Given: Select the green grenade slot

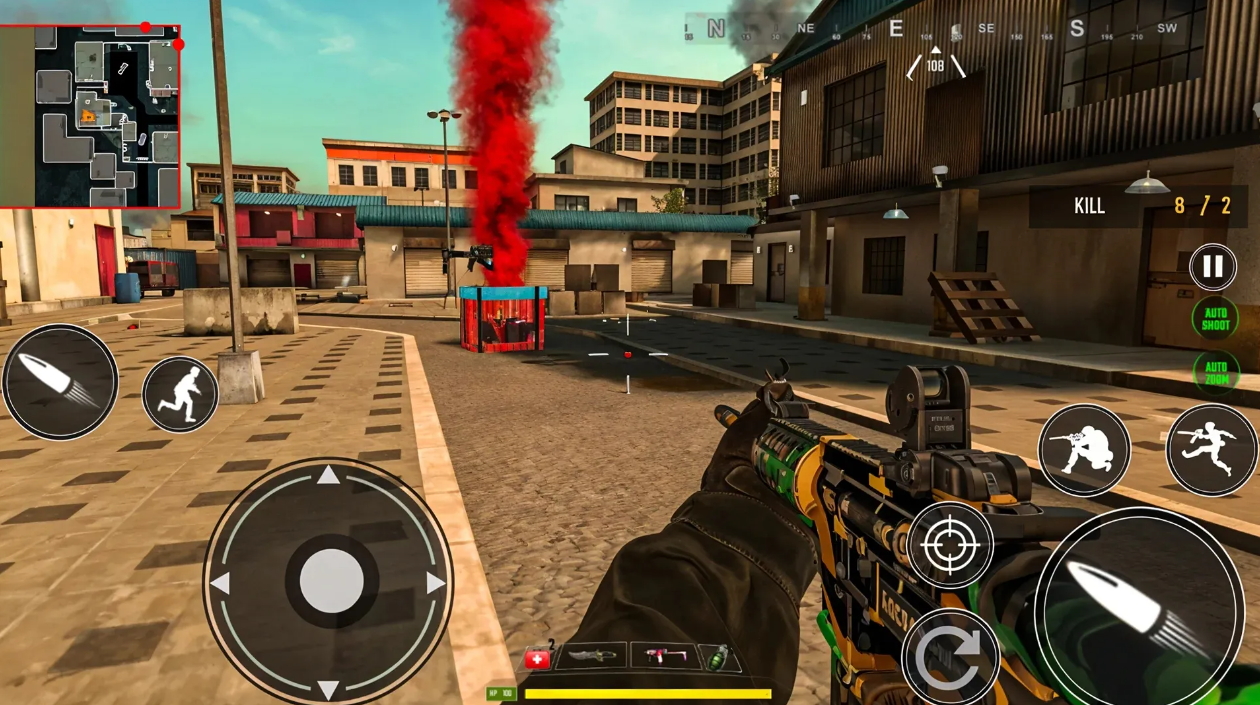Looking at the screenshot, I should [719, 657].
